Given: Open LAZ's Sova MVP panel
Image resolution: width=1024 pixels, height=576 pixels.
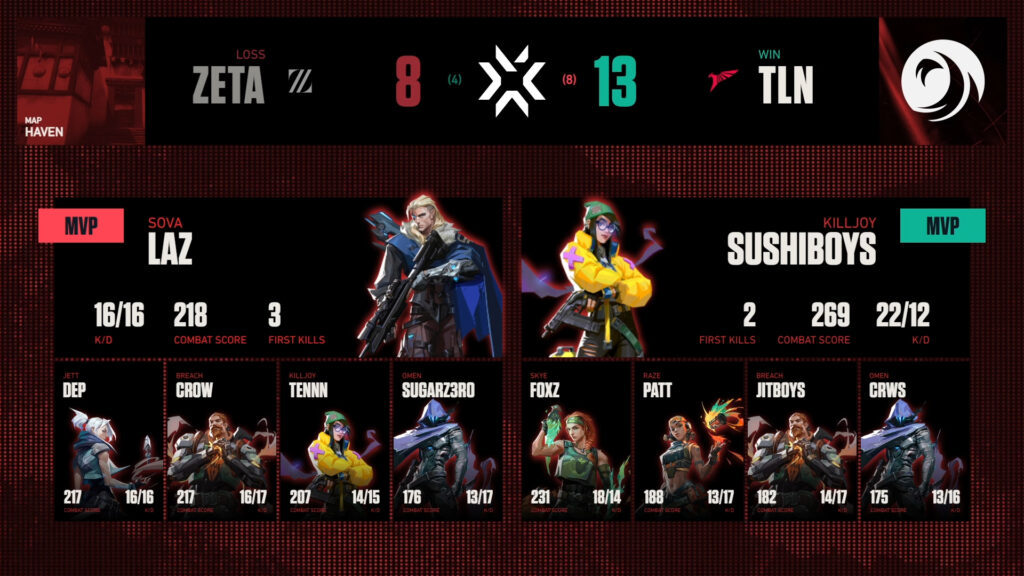Looking at the screenshot, I should click(270, 277).
